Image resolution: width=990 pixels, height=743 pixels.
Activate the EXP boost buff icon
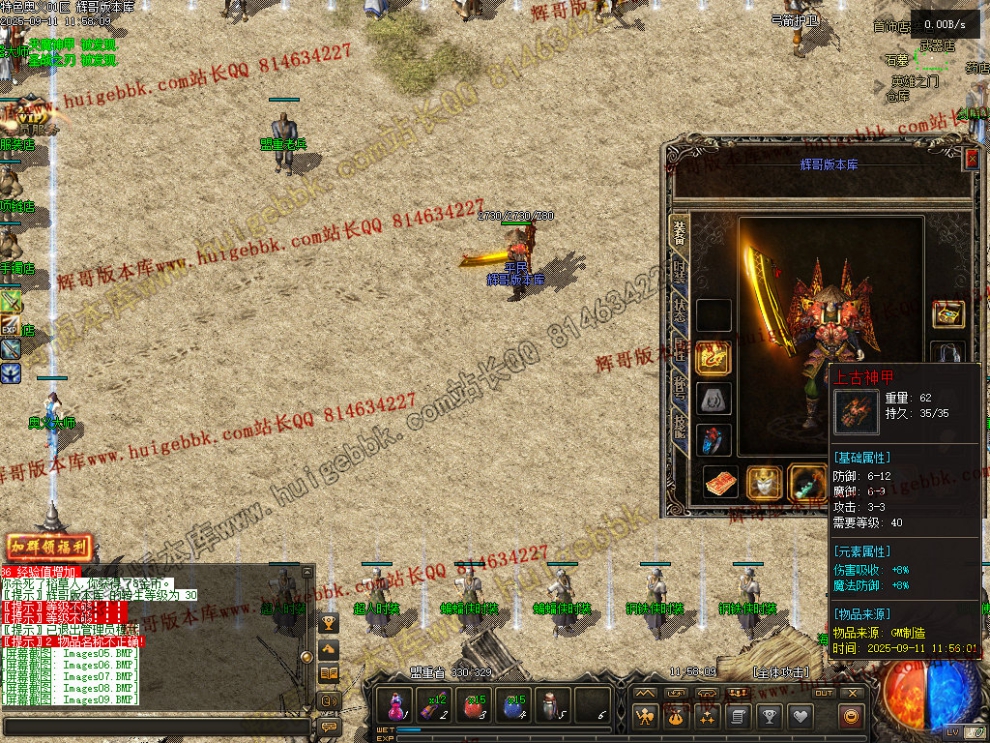click(11, 325)
